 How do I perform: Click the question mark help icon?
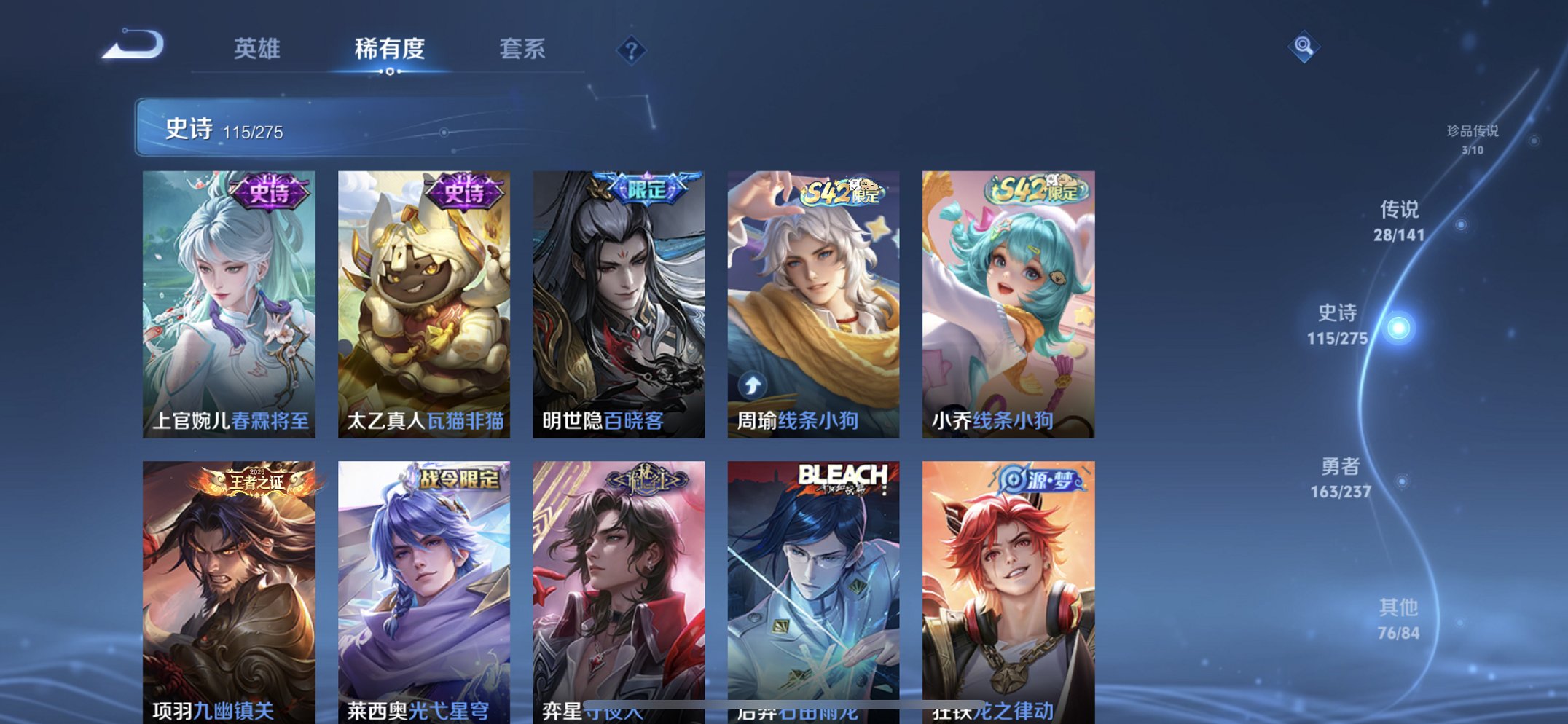pos(633,50)
